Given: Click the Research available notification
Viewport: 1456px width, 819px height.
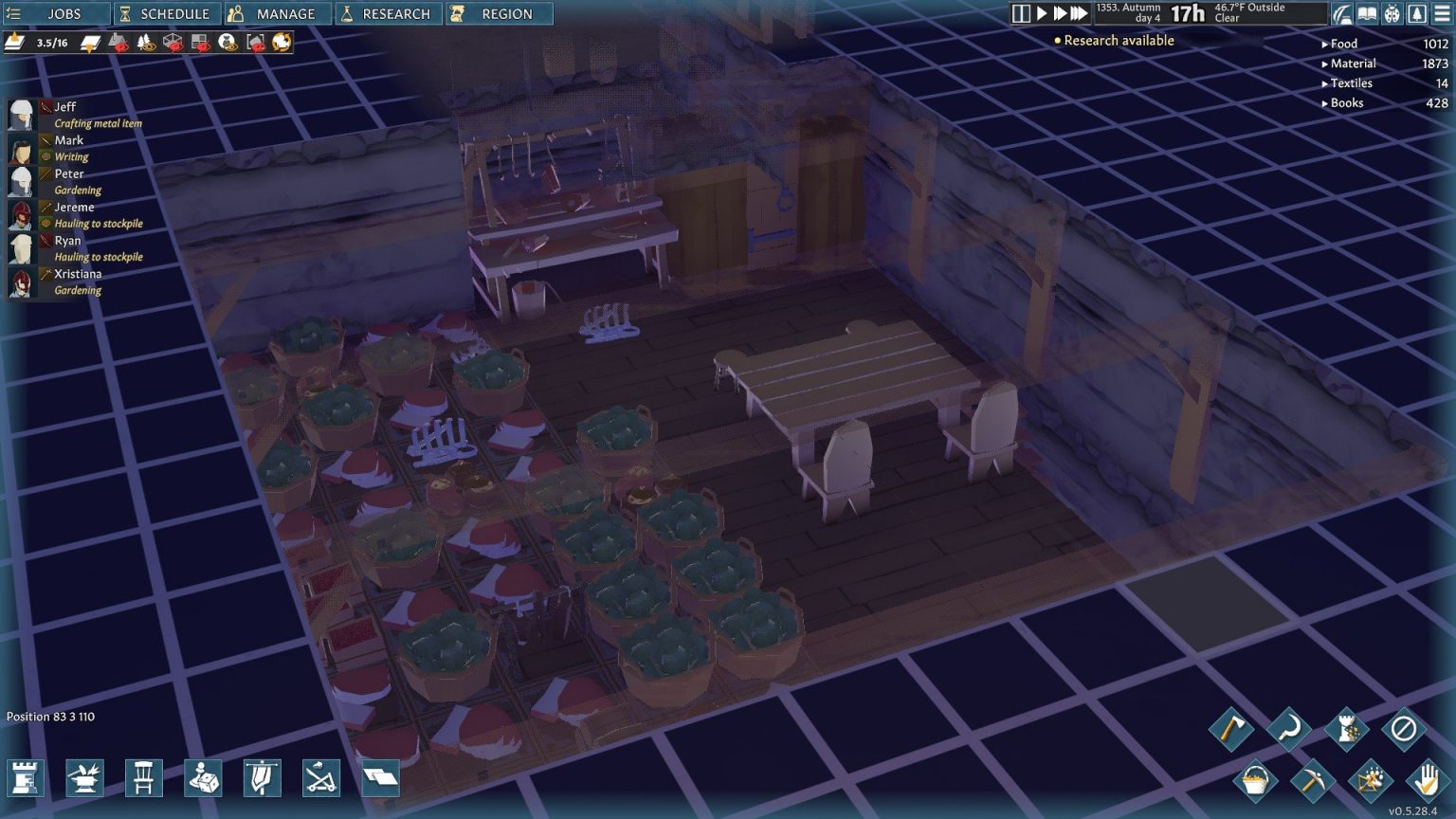Looking at the screenshot, I should tap(1118, 41).
